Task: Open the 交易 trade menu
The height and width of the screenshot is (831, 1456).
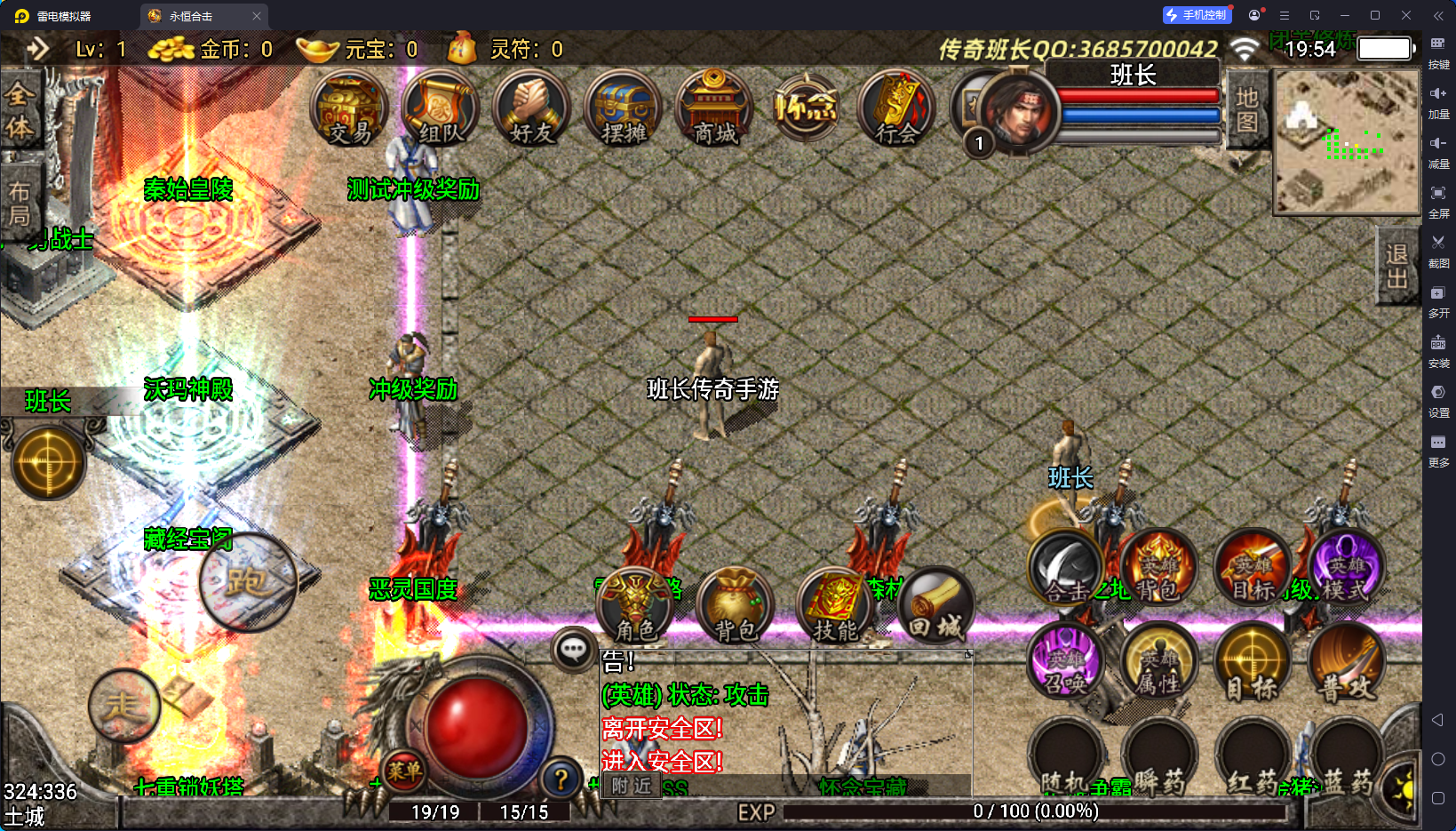Action: (350, 108)
